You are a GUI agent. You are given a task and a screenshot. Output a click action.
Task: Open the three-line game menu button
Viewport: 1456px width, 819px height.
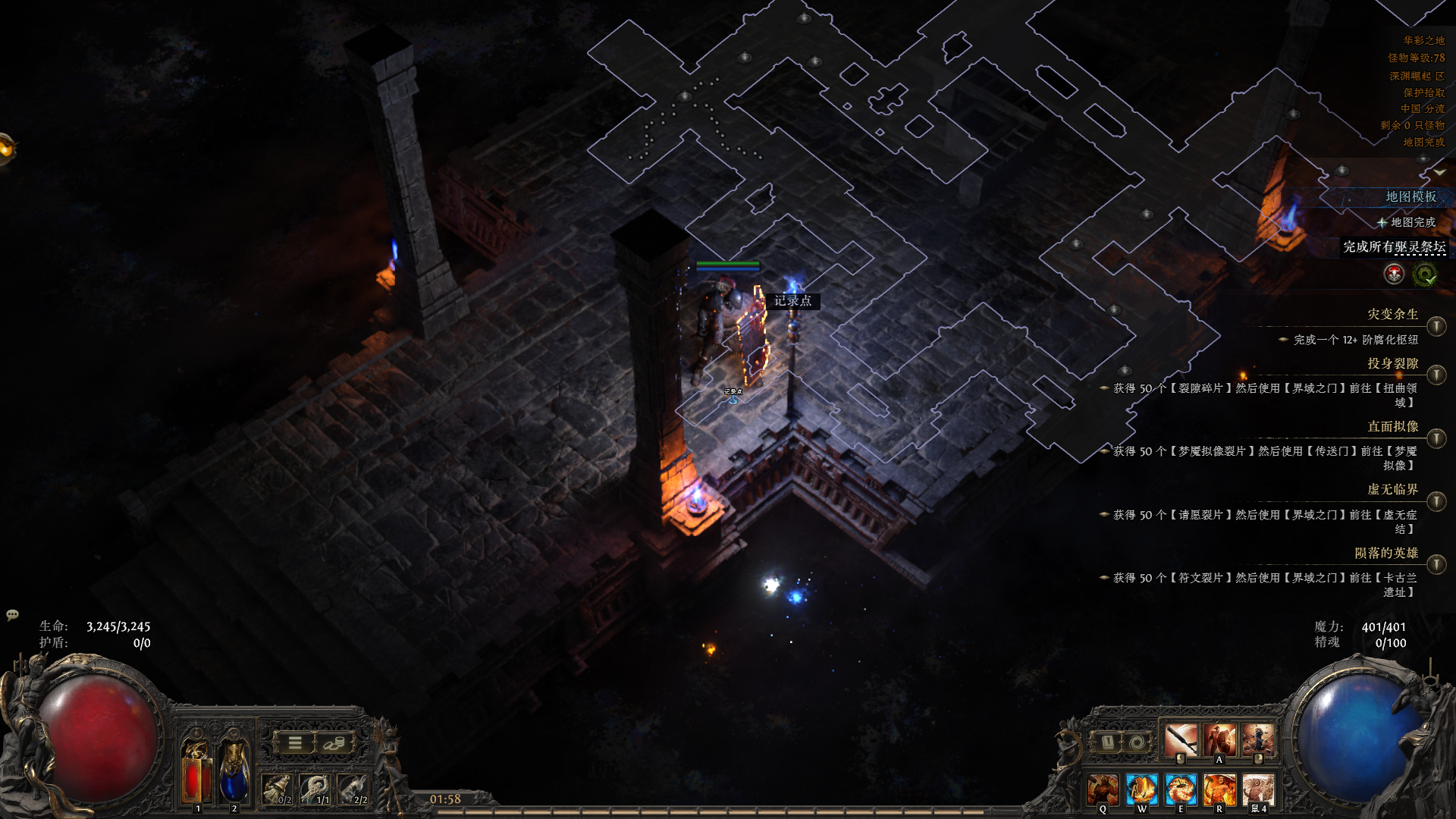click(x=295, y=743)
